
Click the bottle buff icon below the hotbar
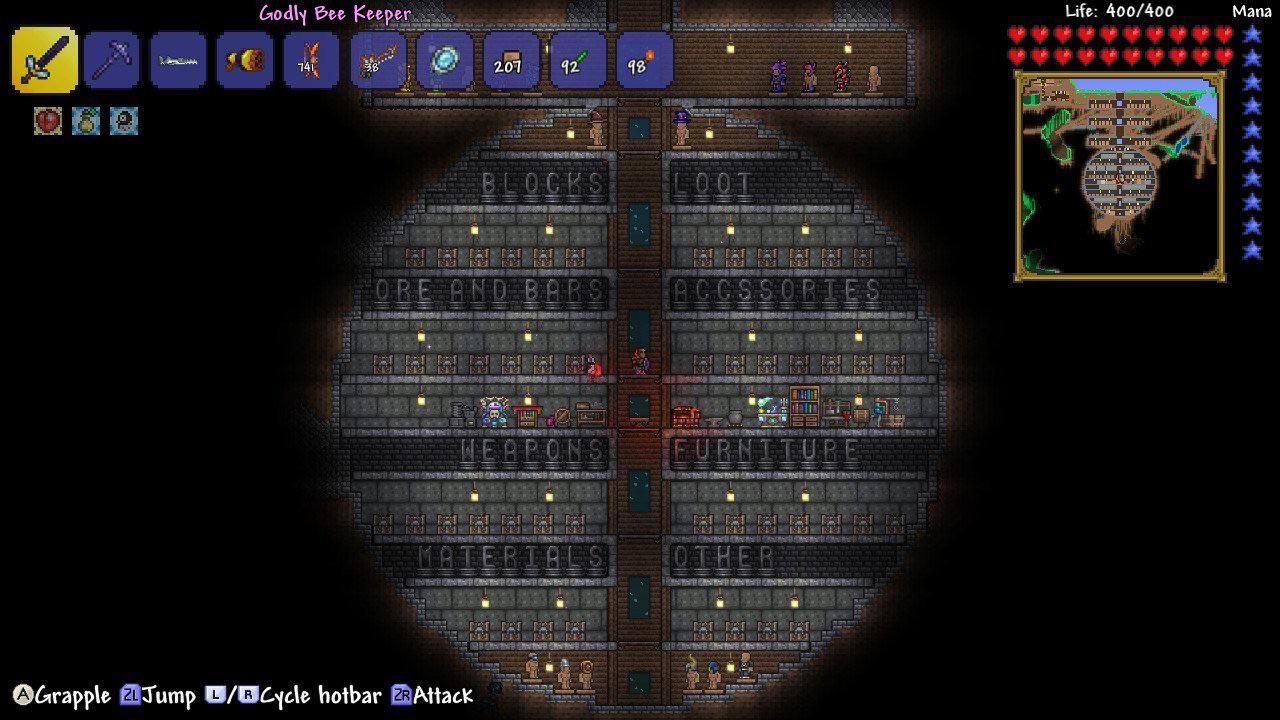pyautogui.click(x=85, y=122)
